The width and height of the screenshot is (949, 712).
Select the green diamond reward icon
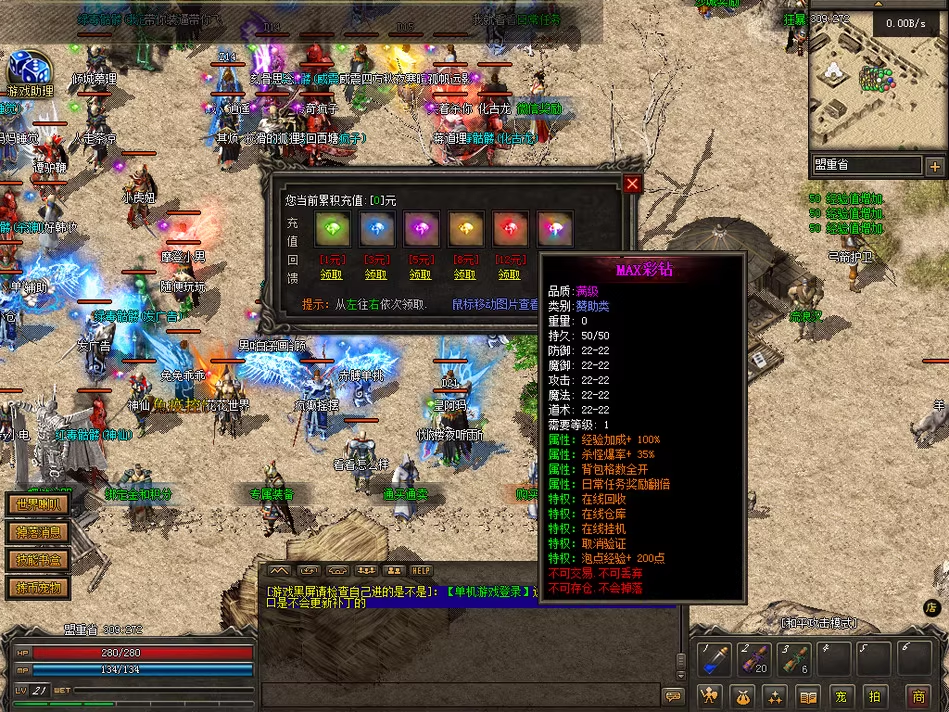pyautogui.click(x=331, y=229)
